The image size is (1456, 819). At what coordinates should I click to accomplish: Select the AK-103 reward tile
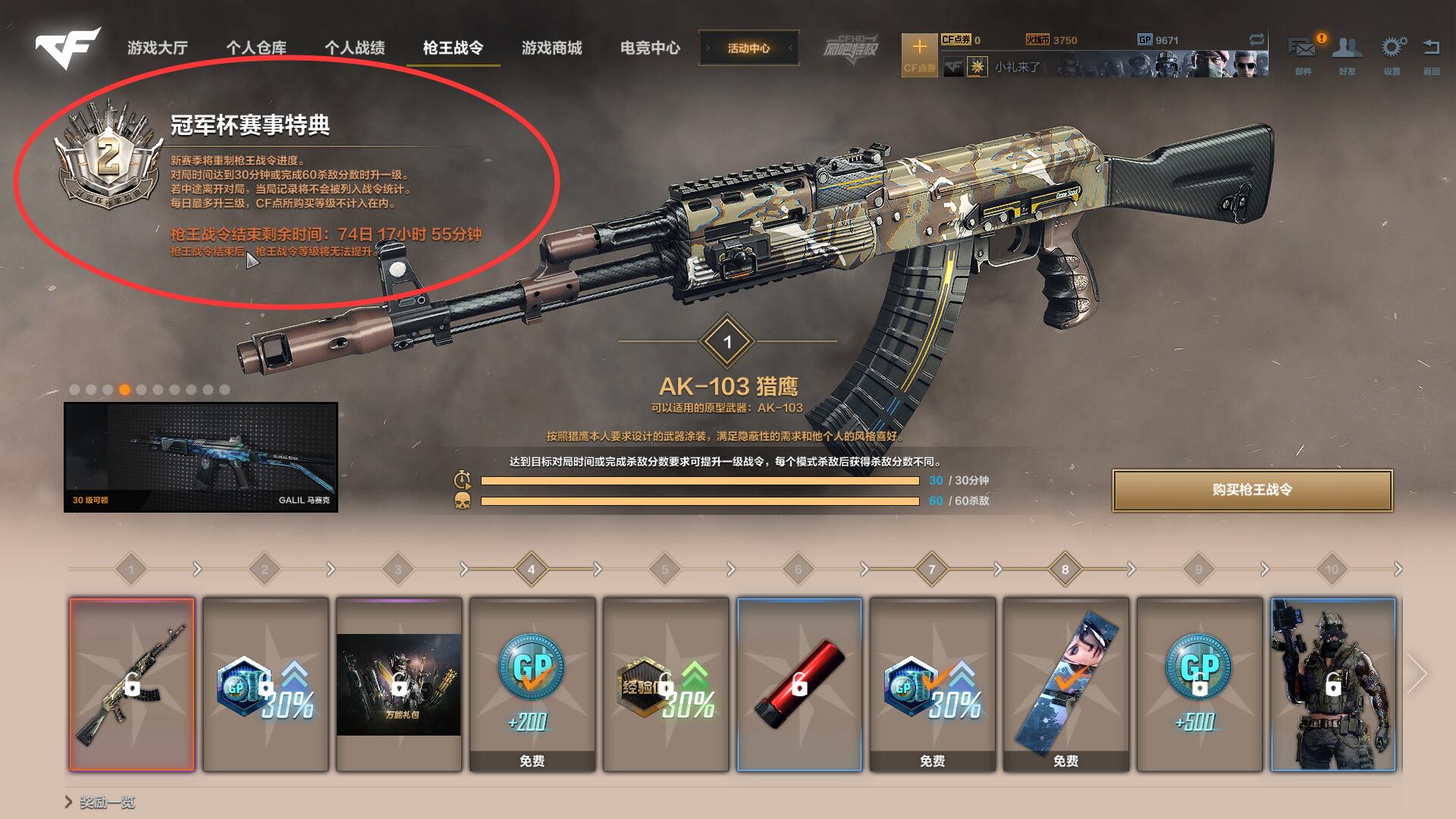tap(132, 684)
